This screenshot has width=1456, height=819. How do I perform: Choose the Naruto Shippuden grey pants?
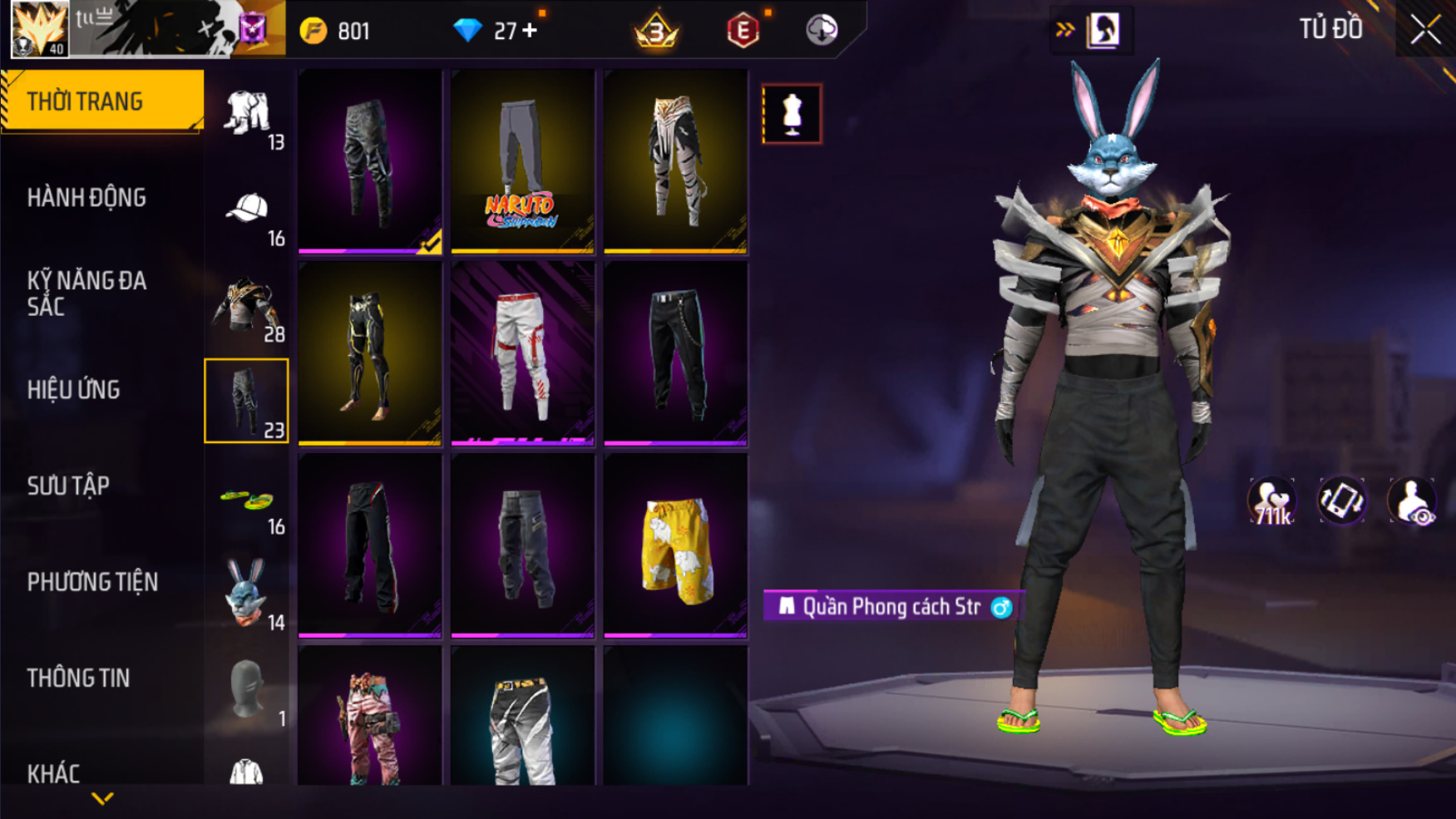(x=522, y=161)
